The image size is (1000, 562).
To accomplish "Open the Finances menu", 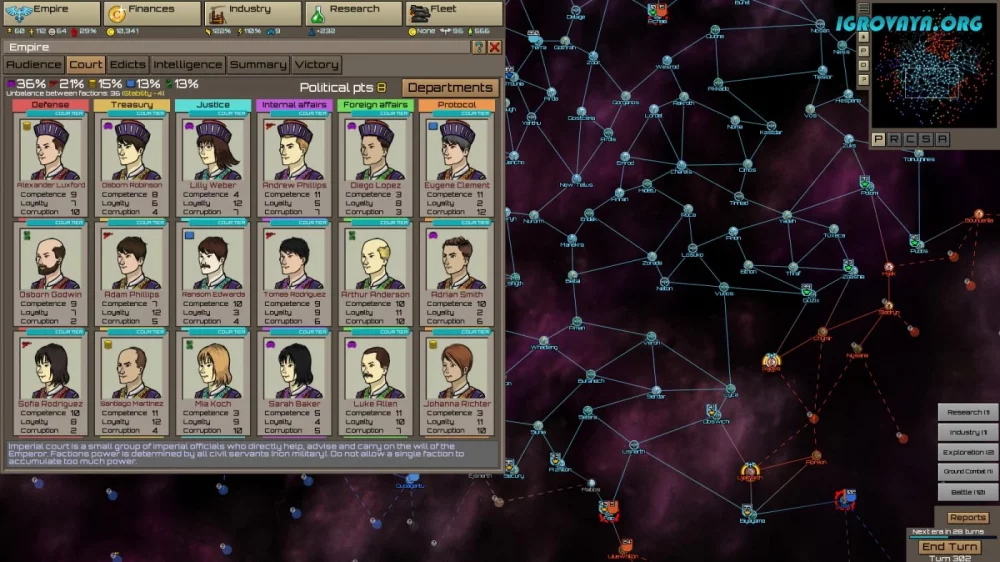I will click(x=152, y=13).
